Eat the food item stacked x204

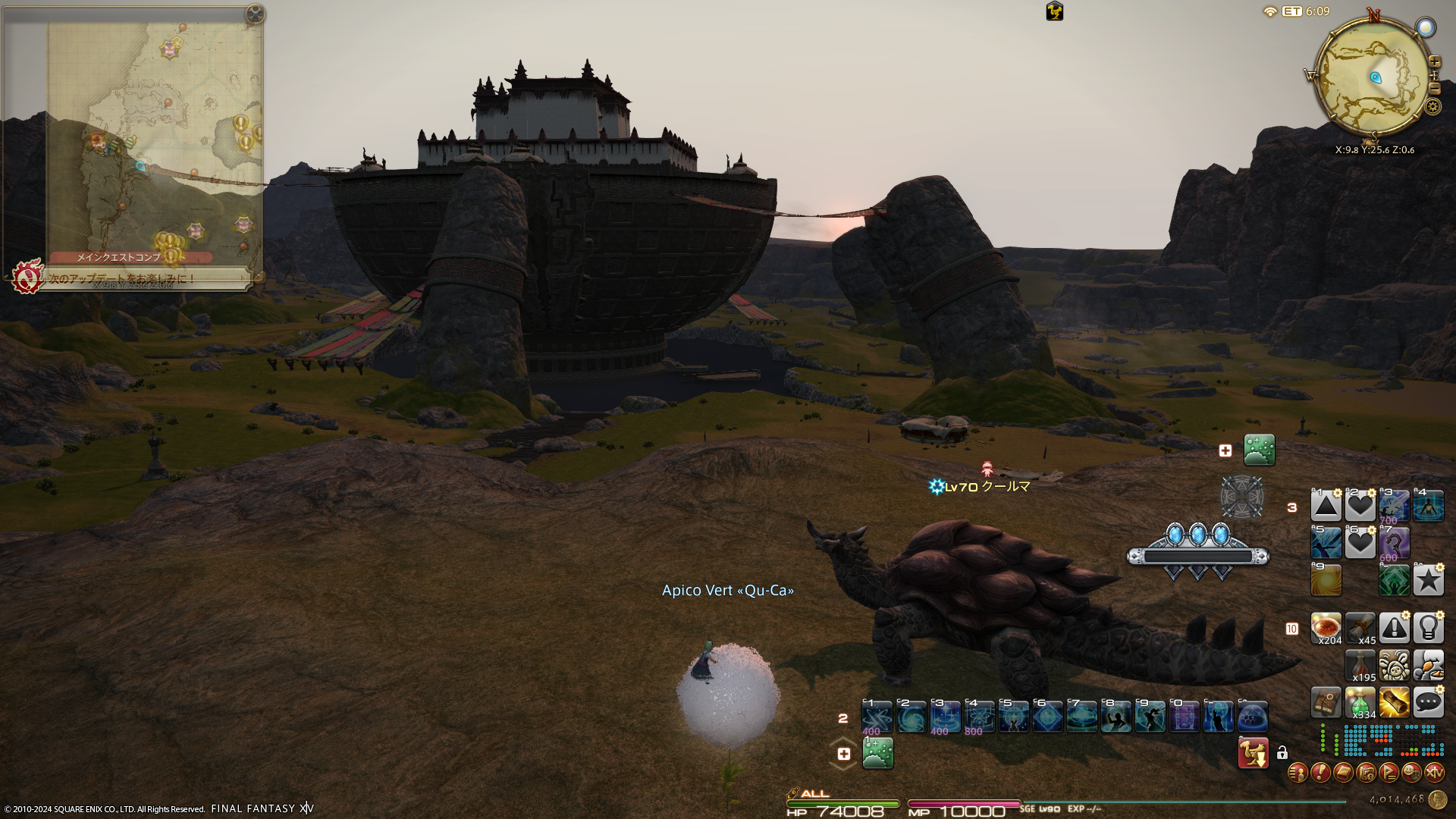point(1326,628)
